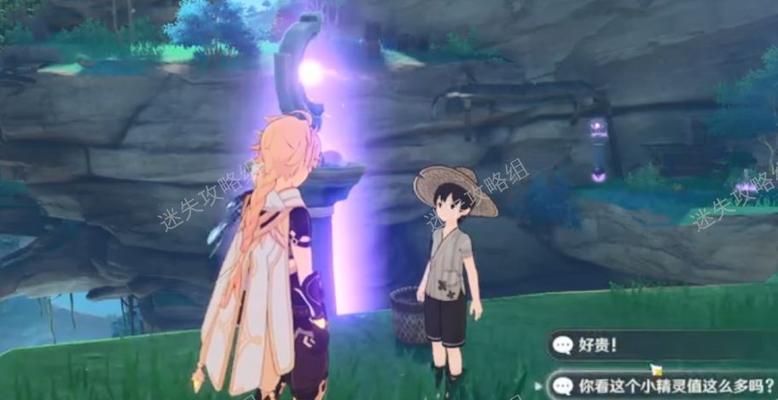Select the "你看这个小精灵值这么多吗?" reply
This screenshot has width=778, height=400.
coord(664,386)
